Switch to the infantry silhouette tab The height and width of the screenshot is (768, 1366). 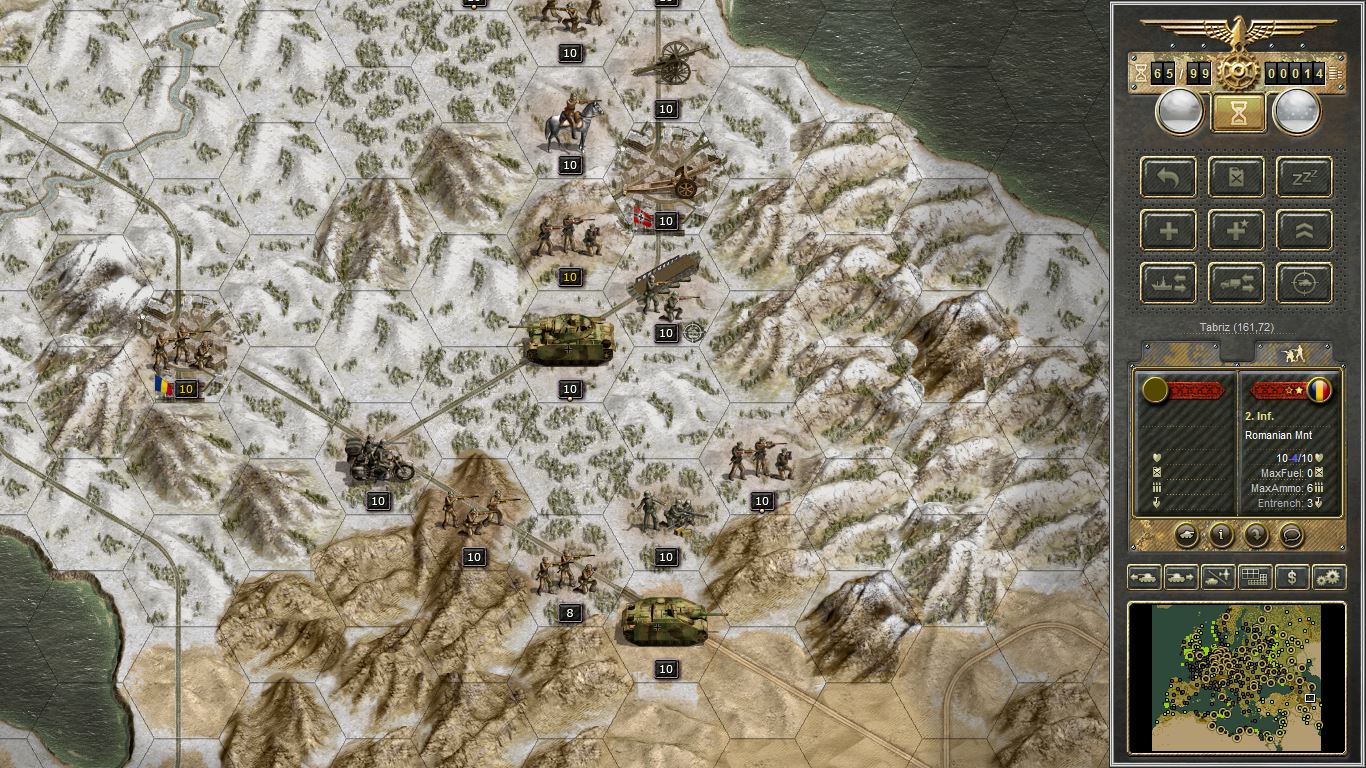point(1294,353)
